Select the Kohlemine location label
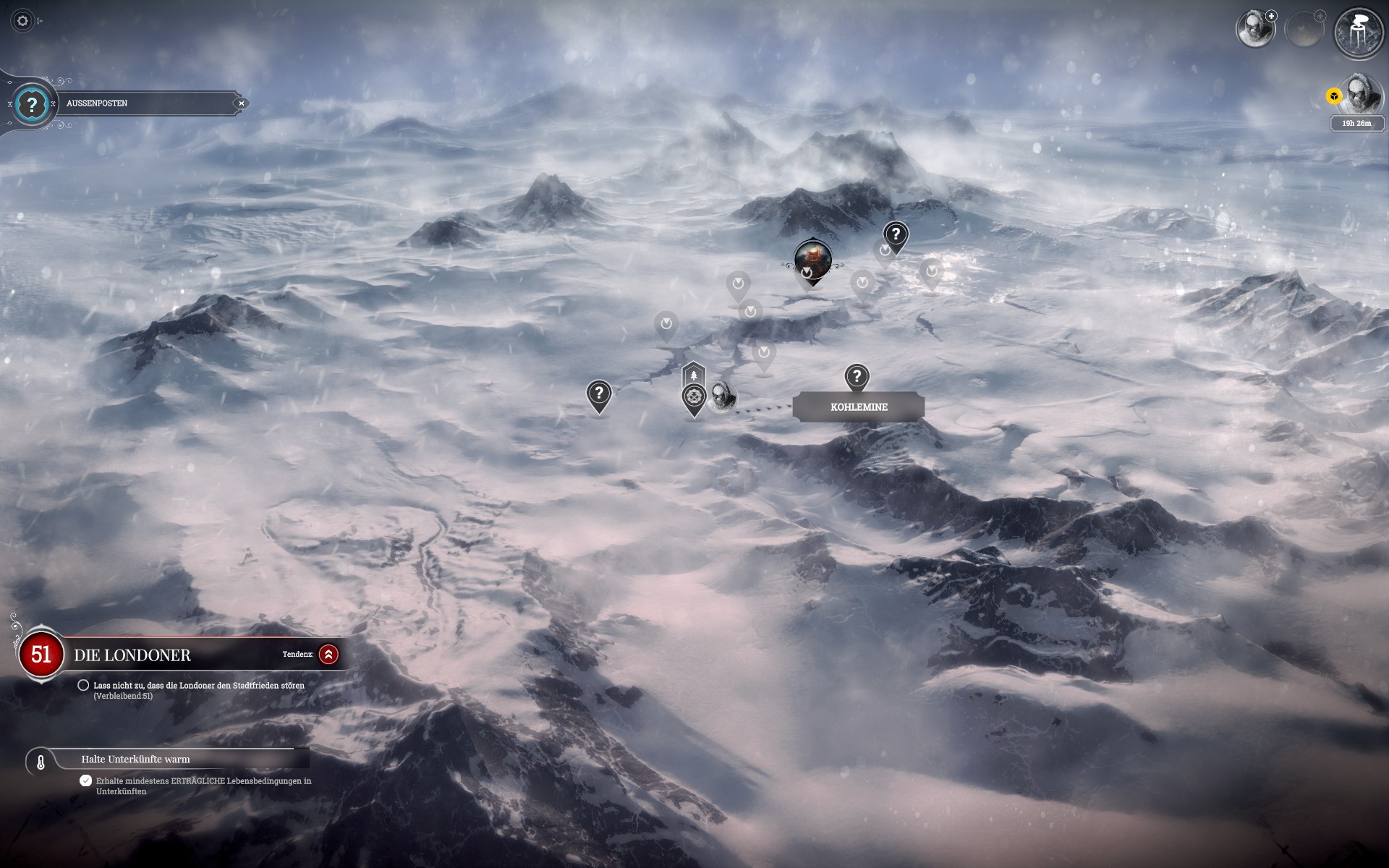The height and width of the screenshot is (868, 1389). click(x=858, y=407)
